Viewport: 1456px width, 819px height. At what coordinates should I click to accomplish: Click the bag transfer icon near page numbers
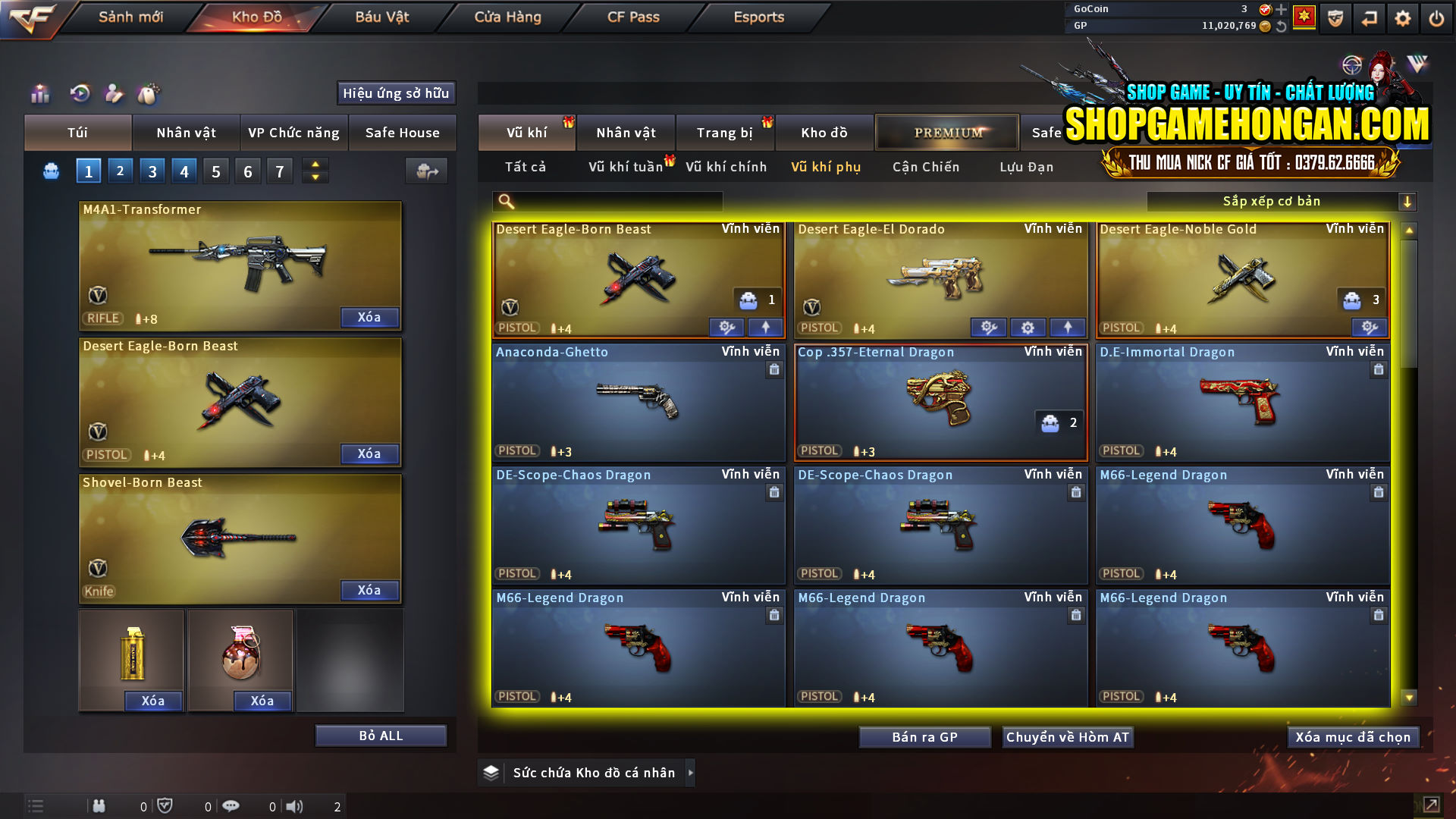pos(425,171)
